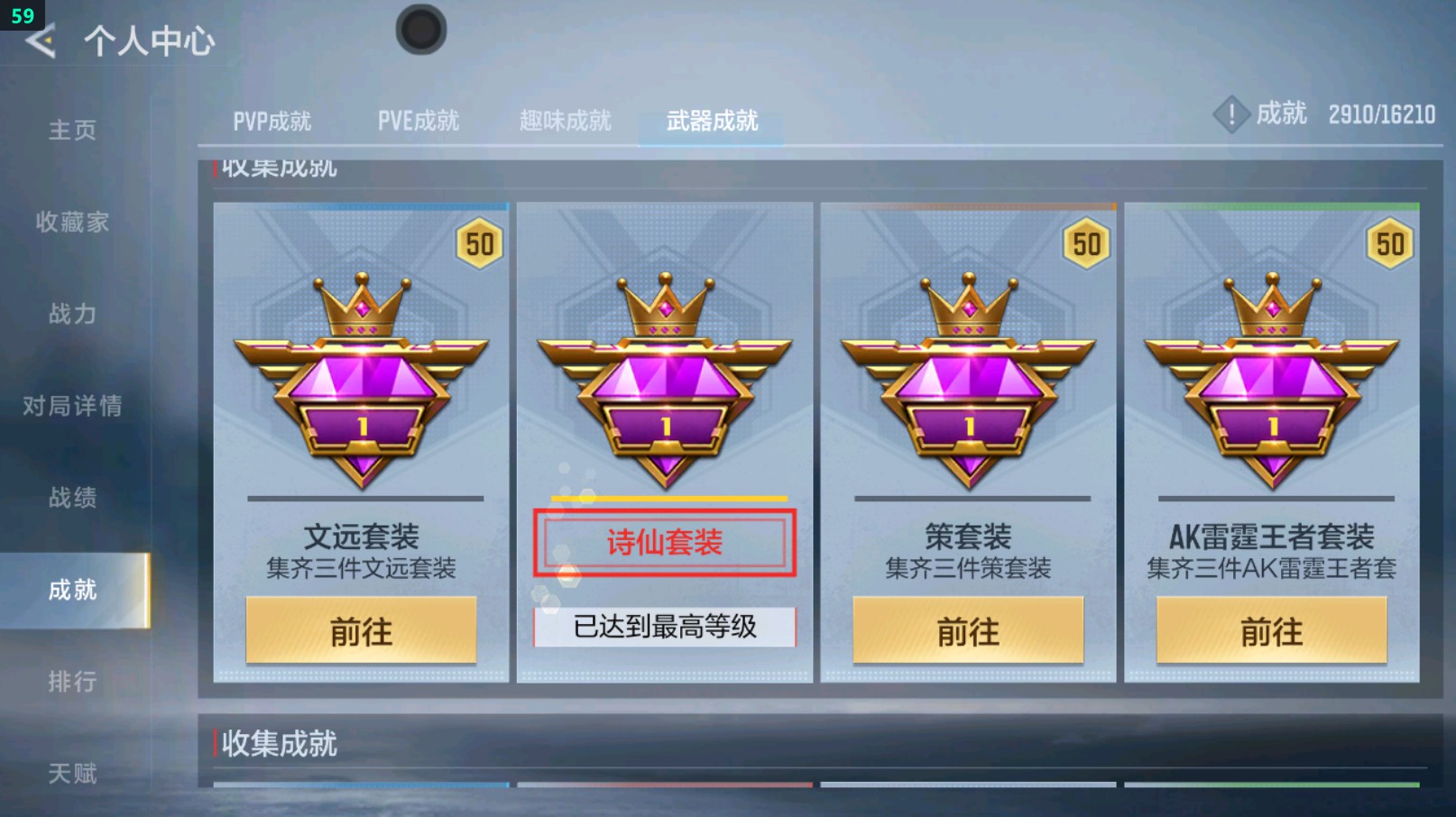Click the green 59 indicator at top left
Viewport: 1456px width, 817px height.
coord(23,14)
